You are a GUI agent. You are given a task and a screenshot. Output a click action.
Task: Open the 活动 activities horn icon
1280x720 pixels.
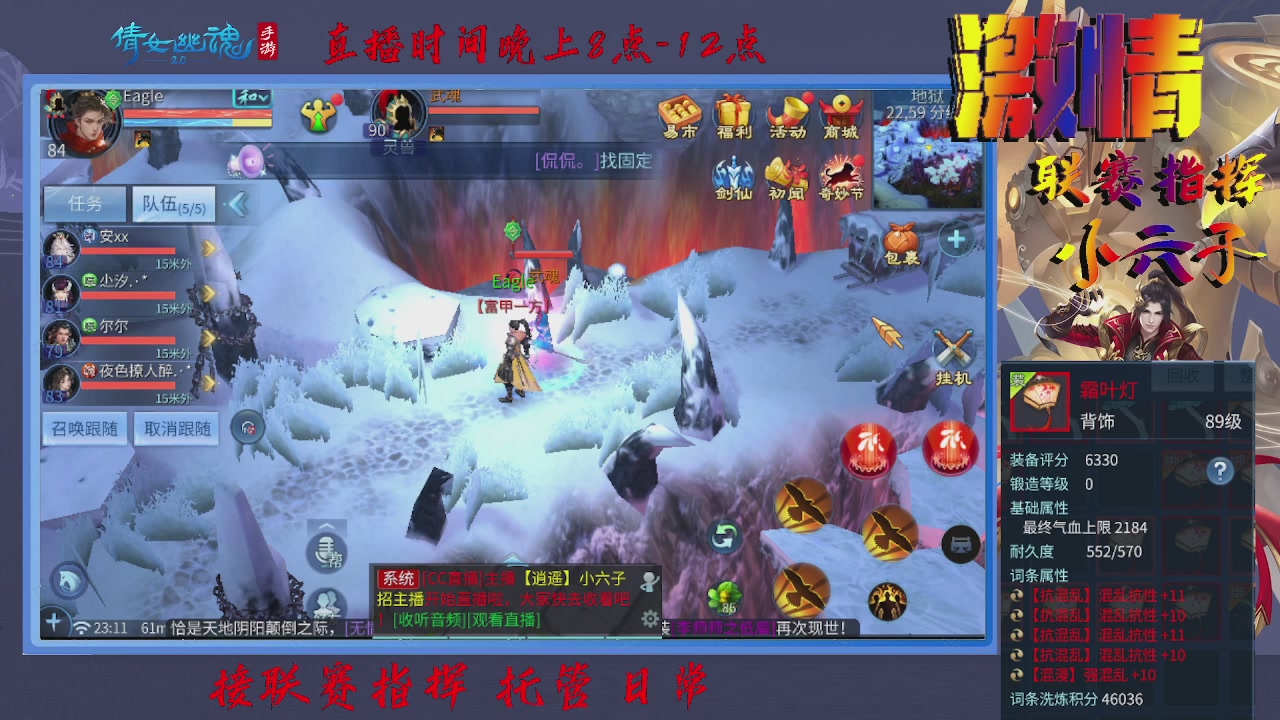pos(789,113)
